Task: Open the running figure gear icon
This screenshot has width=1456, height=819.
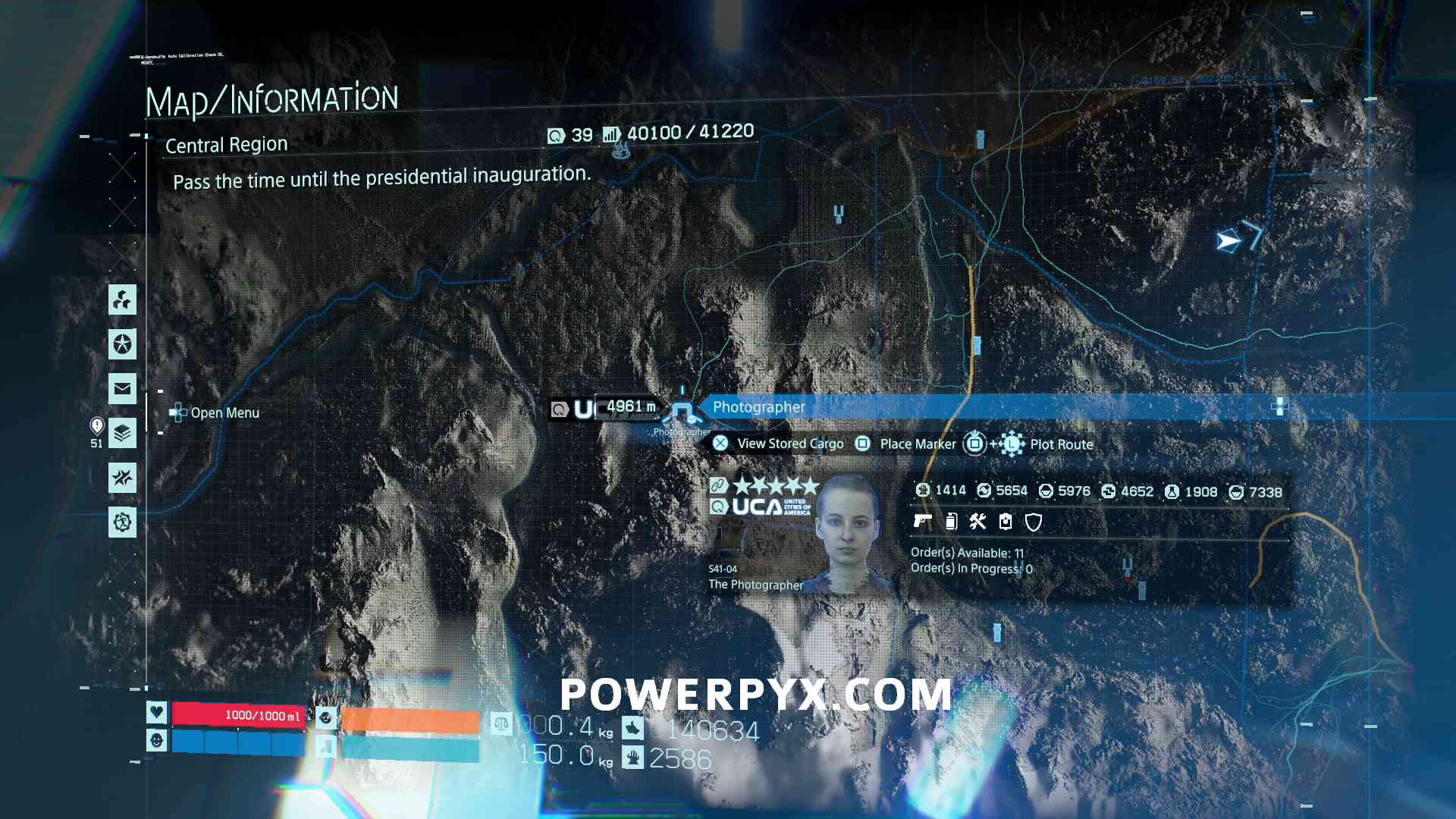Action: 122,522
